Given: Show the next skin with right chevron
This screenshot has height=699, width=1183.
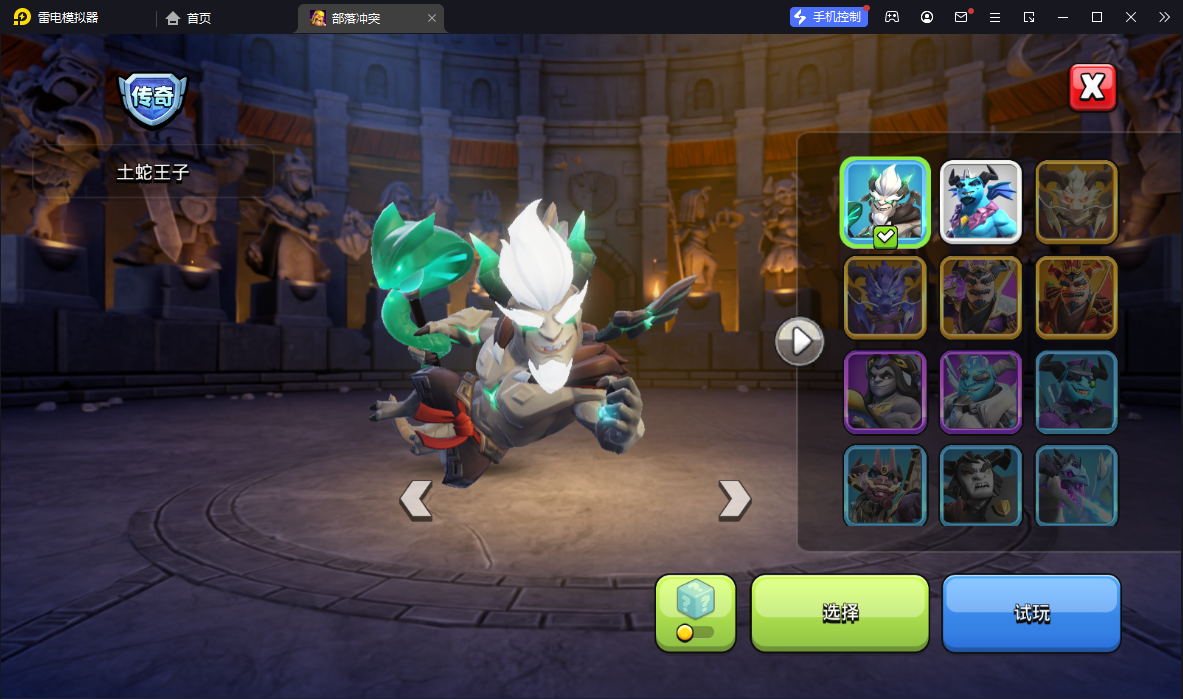Looking at the screenshot, I should (x=734, y=499).
